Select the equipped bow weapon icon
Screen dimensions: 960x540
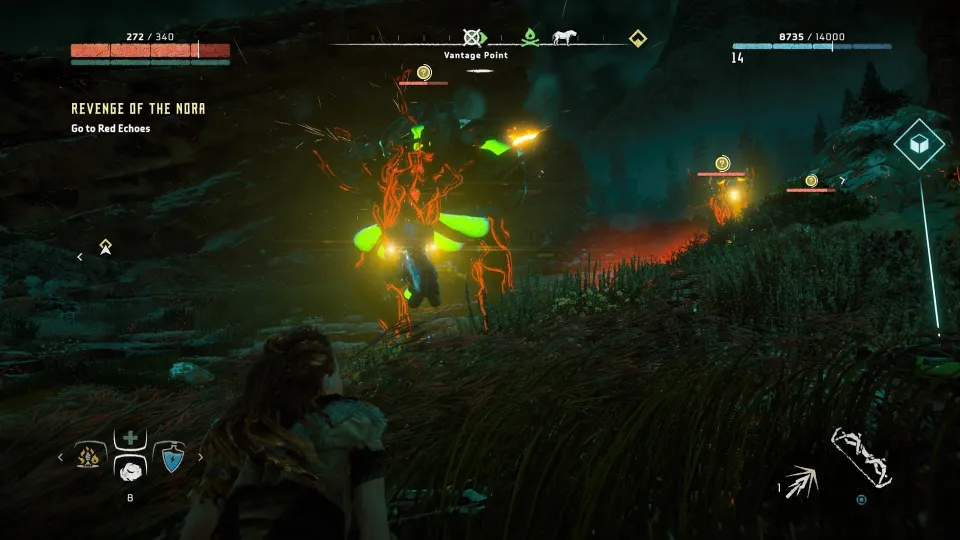861,457
